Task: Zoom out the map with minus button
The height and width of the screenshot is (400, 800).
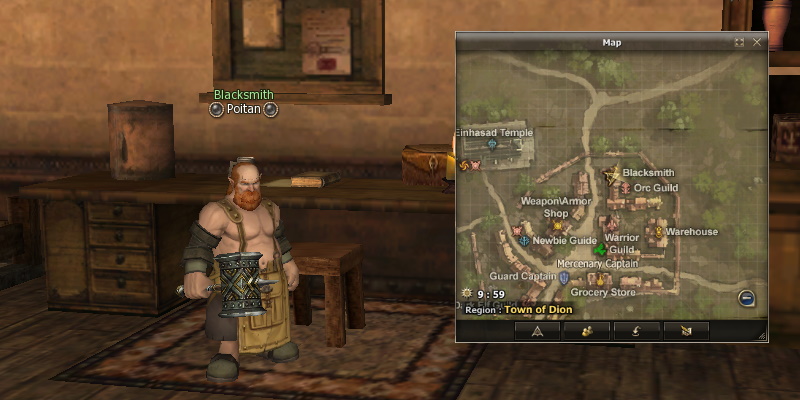Action: pyautogui.click(x=746, y=298)
